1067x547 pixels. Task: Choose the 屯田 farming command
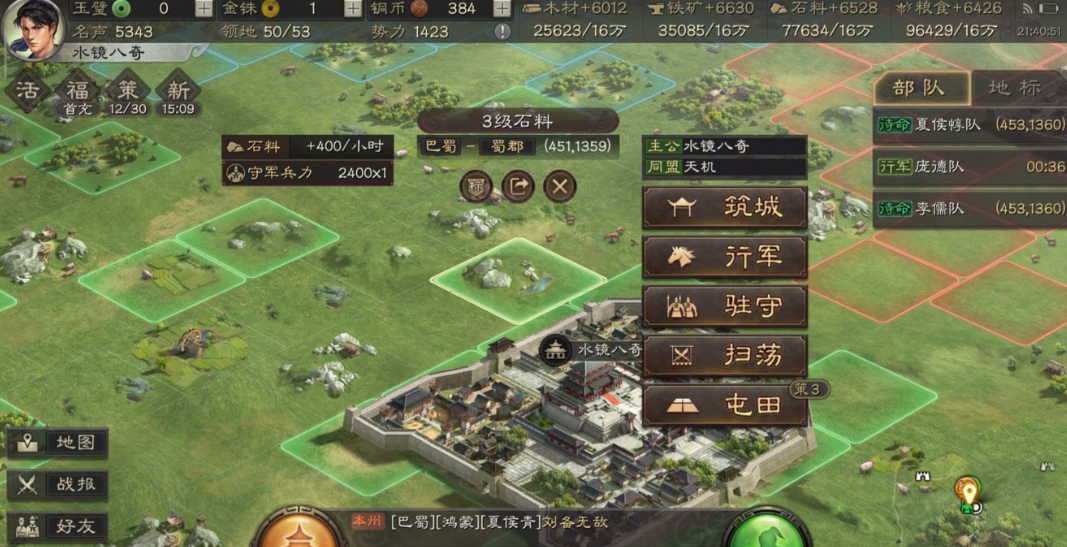[724, 405]
